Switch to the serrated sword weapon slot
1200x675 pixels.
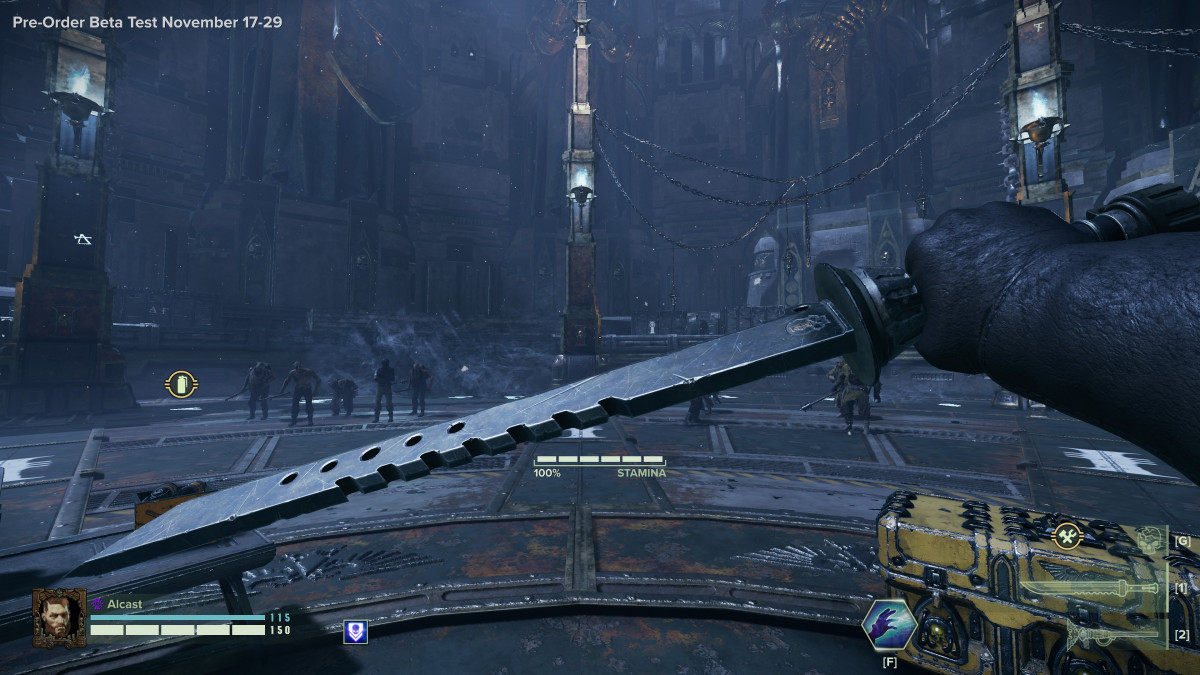[x=1089, y=588]
